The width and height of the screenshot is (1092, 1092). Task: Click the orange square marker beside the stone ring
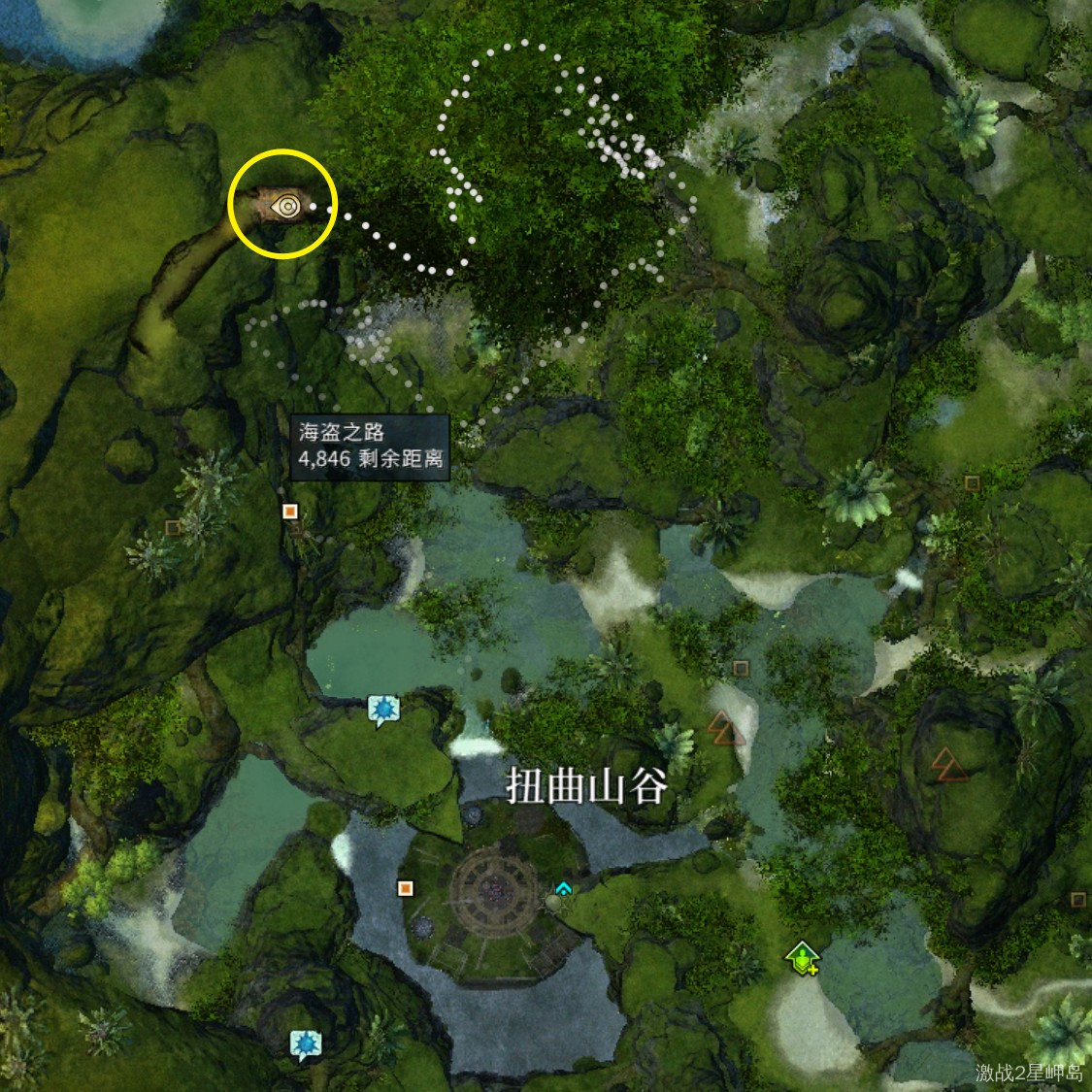(x=405, y=887)
